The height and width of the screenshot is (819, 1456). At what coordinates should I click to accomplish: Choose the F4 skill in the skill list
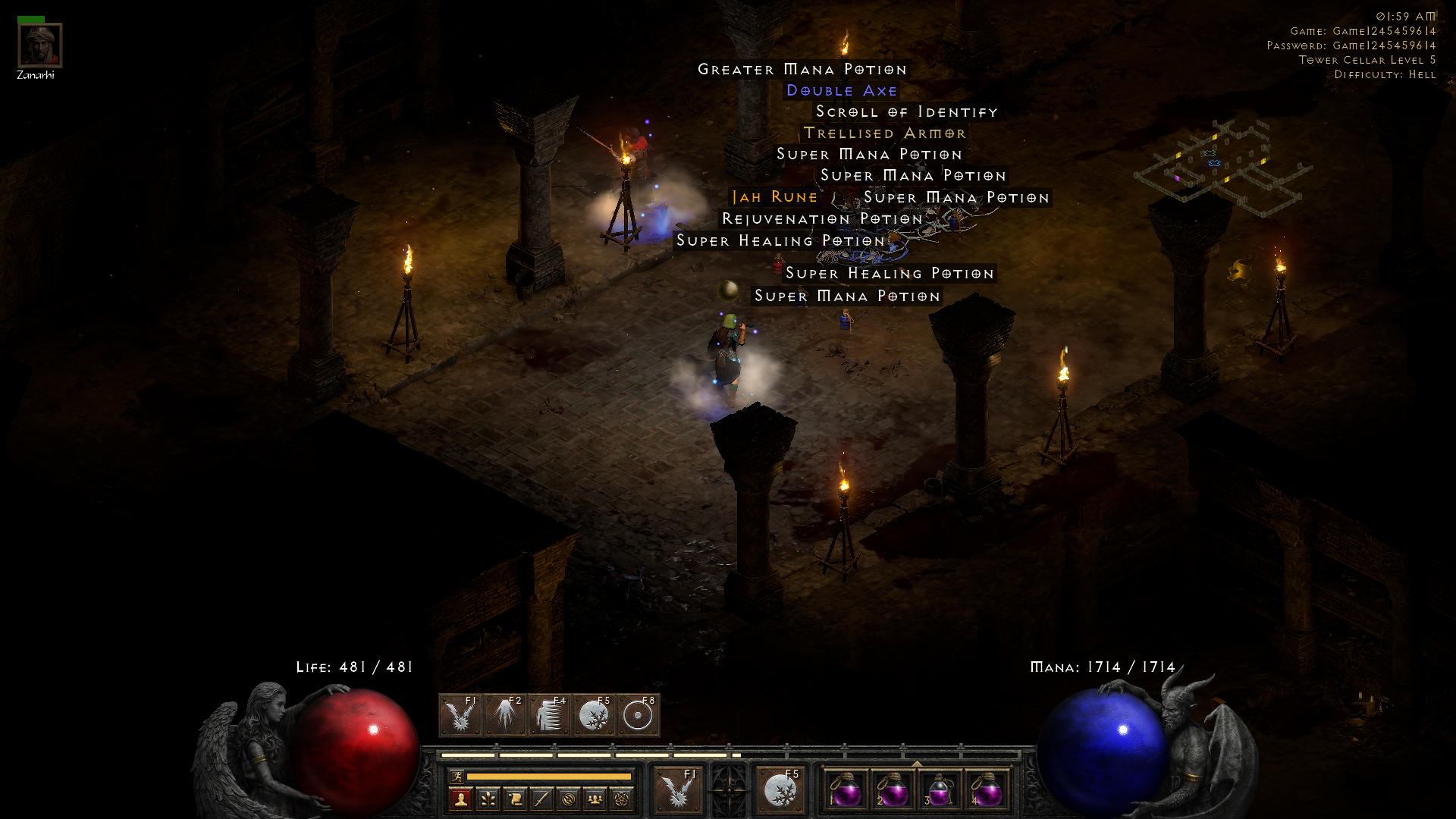click(549, 715)
